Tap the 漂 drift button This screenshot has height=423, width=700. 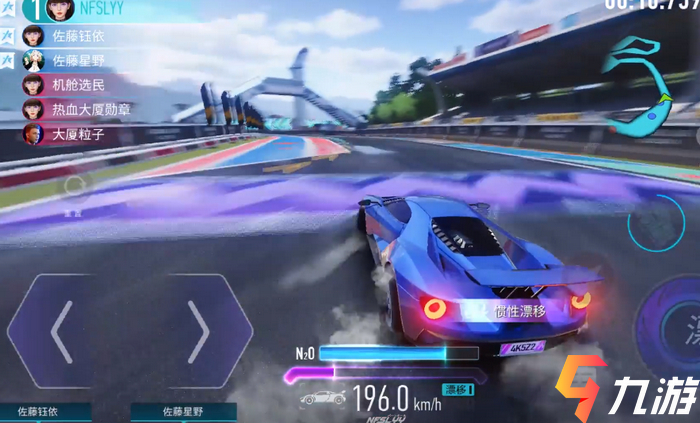(x=680, y=328)
